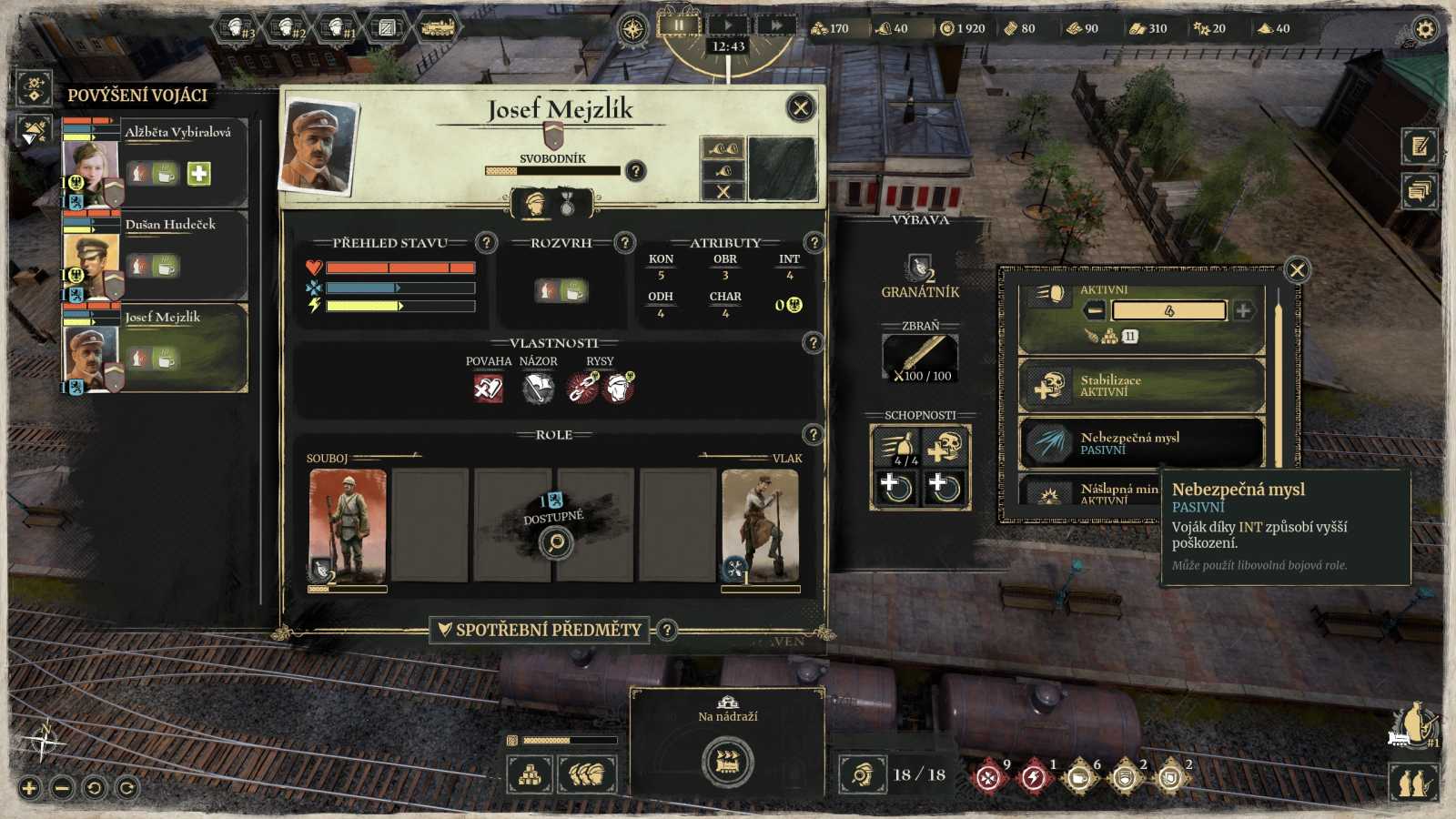Open the available role search slot
Image resolution: width=1456 pixels, height=819 pixels.
[x=555, y=543]
